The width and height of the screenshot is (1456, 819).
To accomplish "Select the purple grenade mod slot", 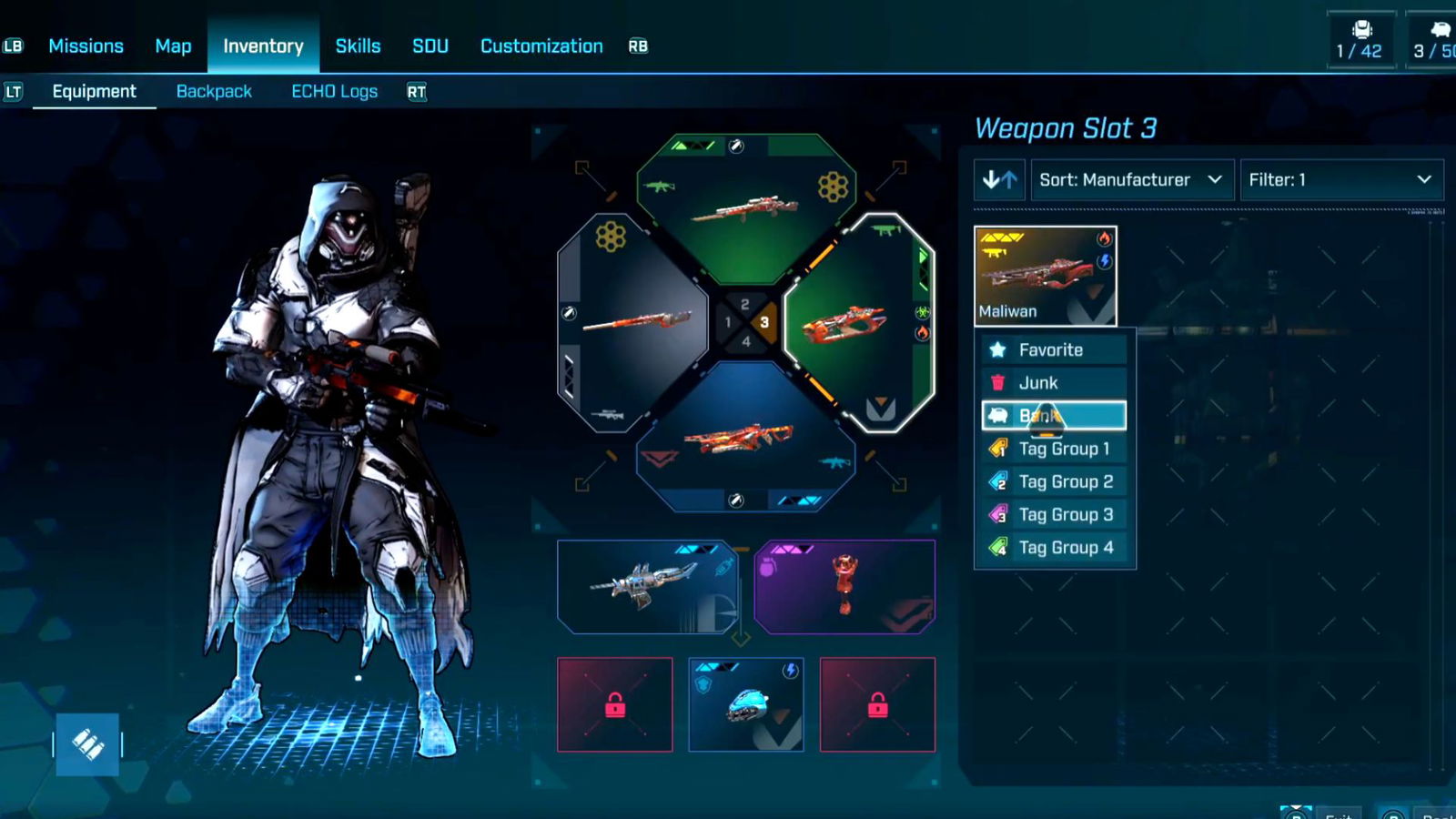I will 844,586.
